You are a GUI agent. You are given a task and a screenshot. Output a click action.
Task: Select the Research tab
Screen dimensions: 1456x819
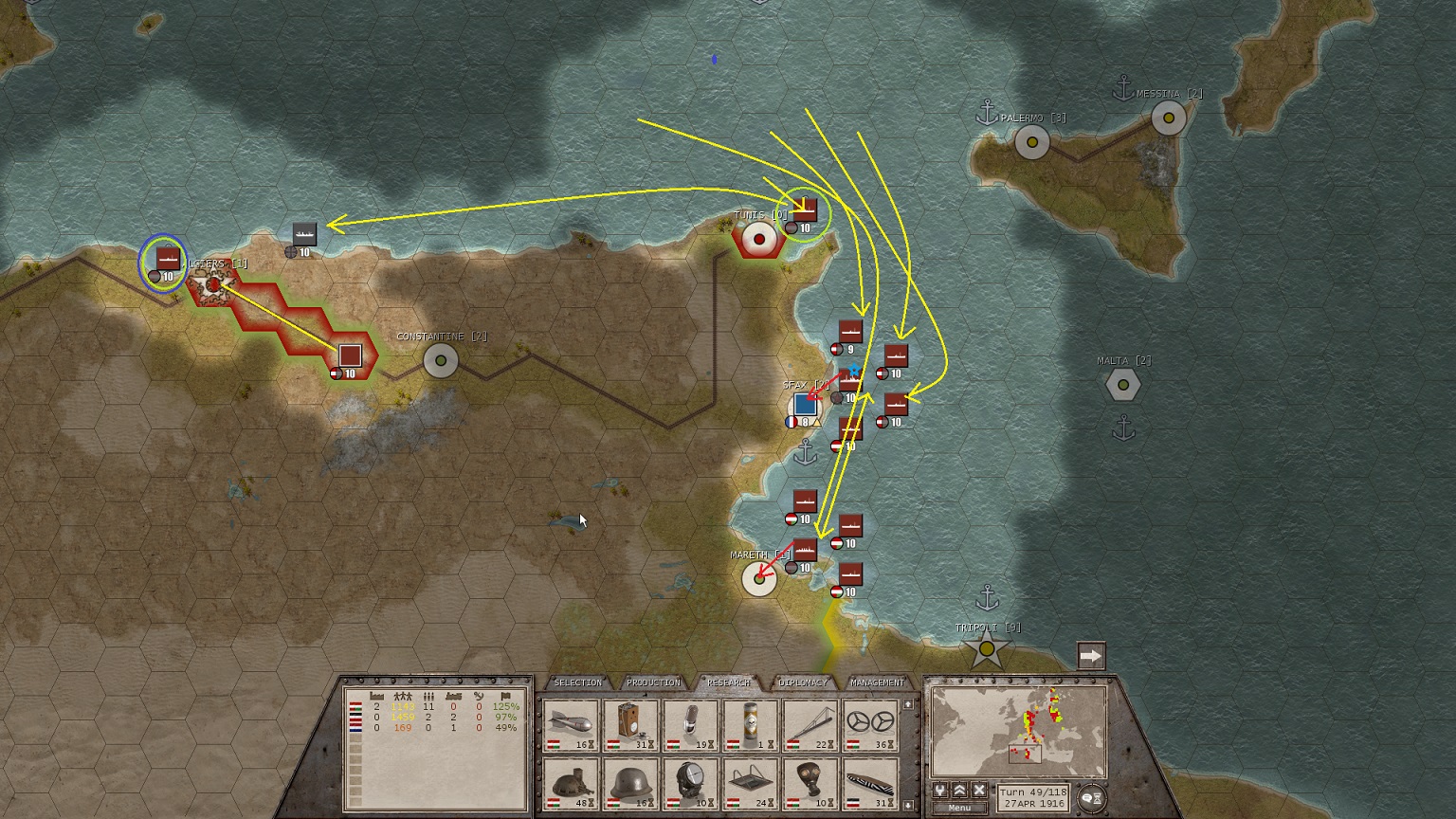tap(728, 682)
